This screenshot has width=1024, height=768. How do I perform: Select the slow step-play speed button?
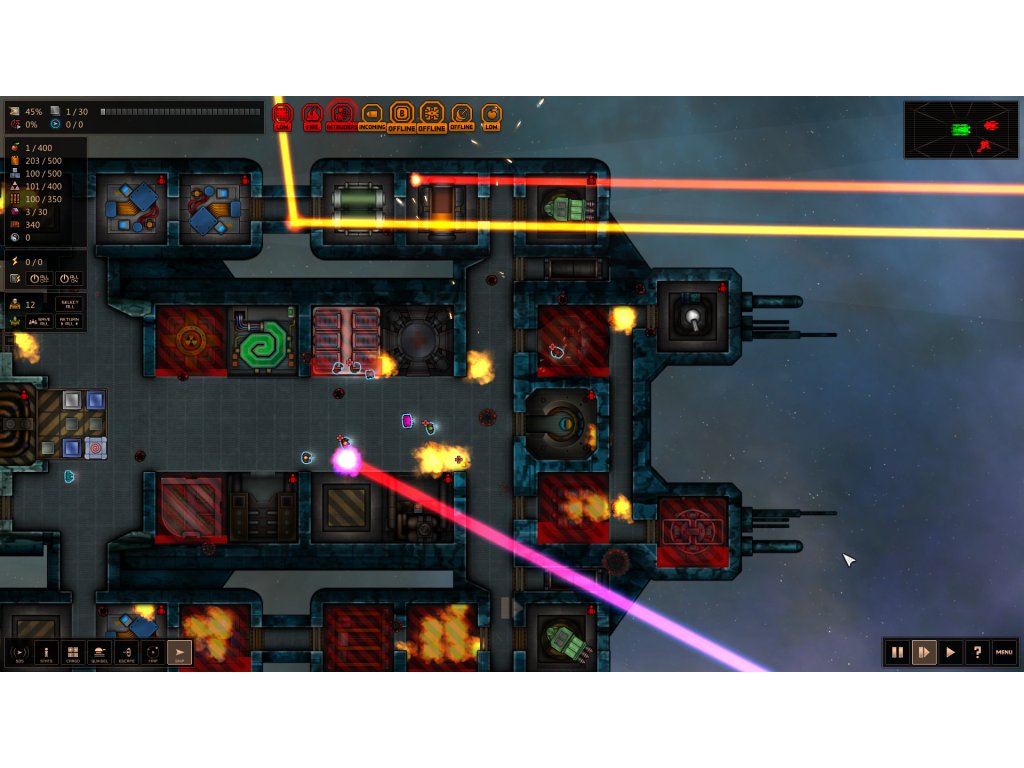(x=924, y=653)
